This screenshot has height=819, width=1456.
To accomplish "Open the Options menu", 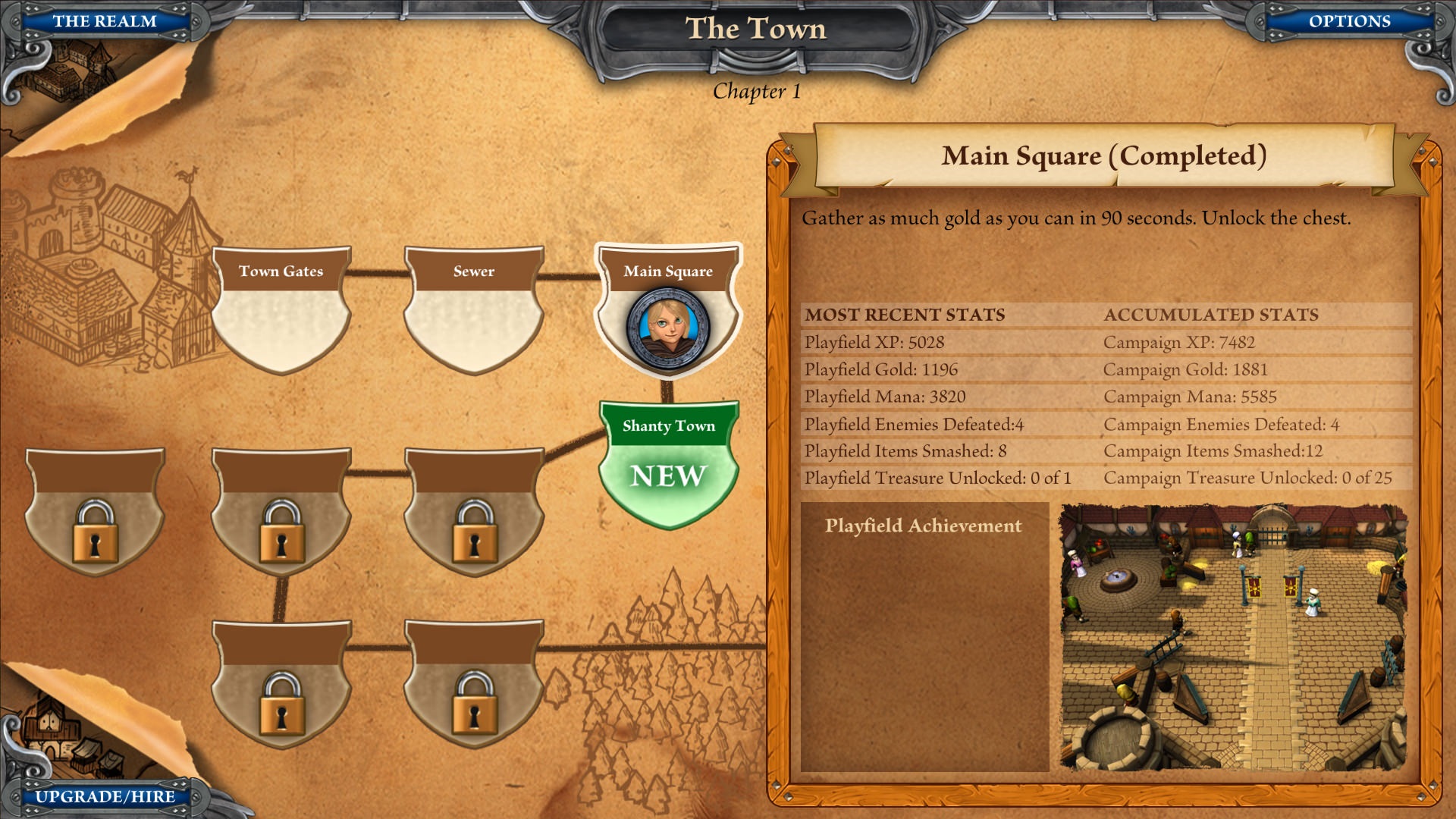I will point(1349,21).
